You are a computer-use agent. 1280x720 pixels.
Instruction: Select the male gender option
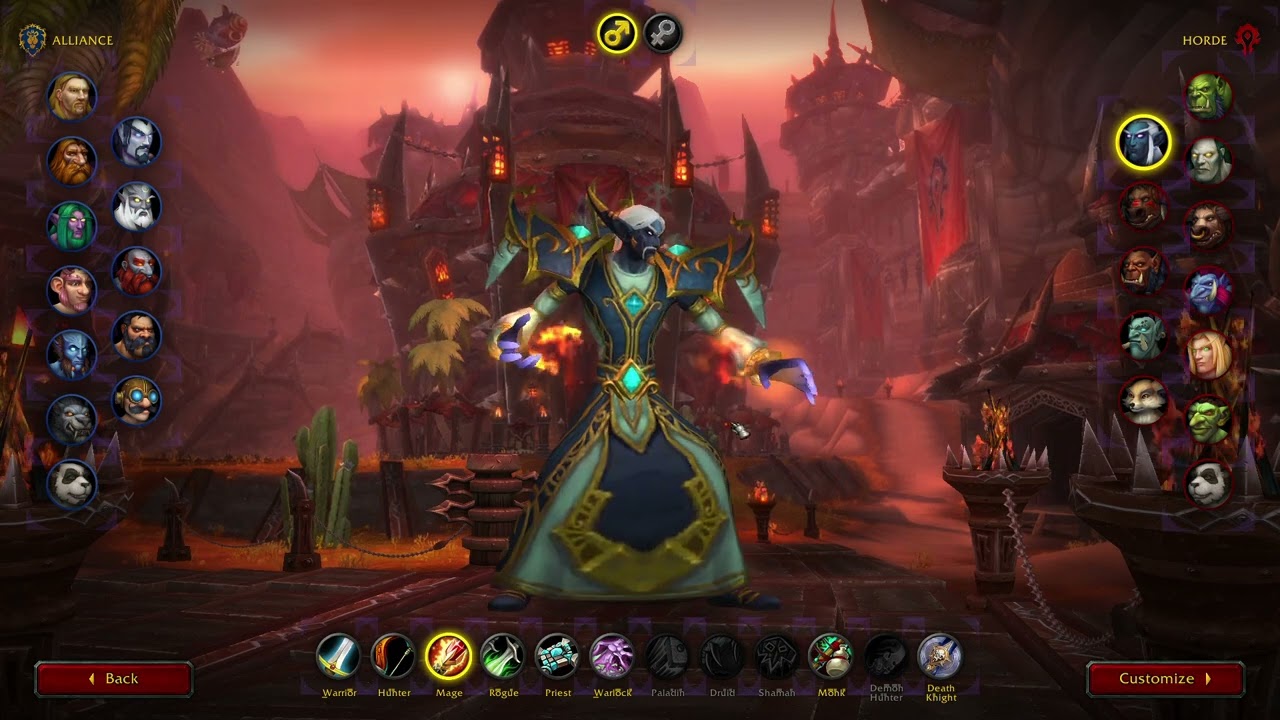click(617, 31)
